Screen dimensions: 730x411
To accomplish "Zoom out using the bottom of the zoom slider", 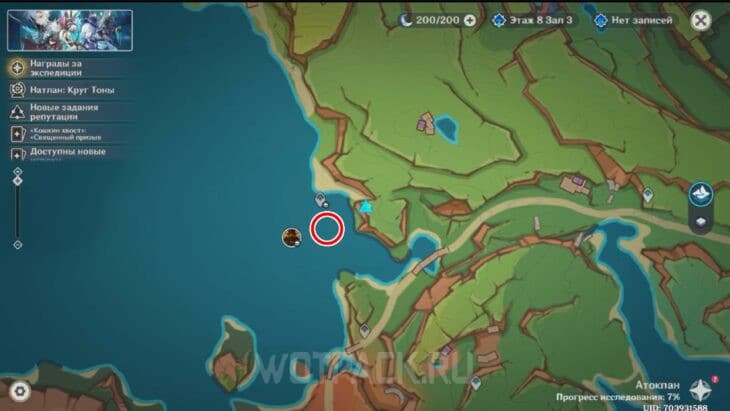I will 17,244.
